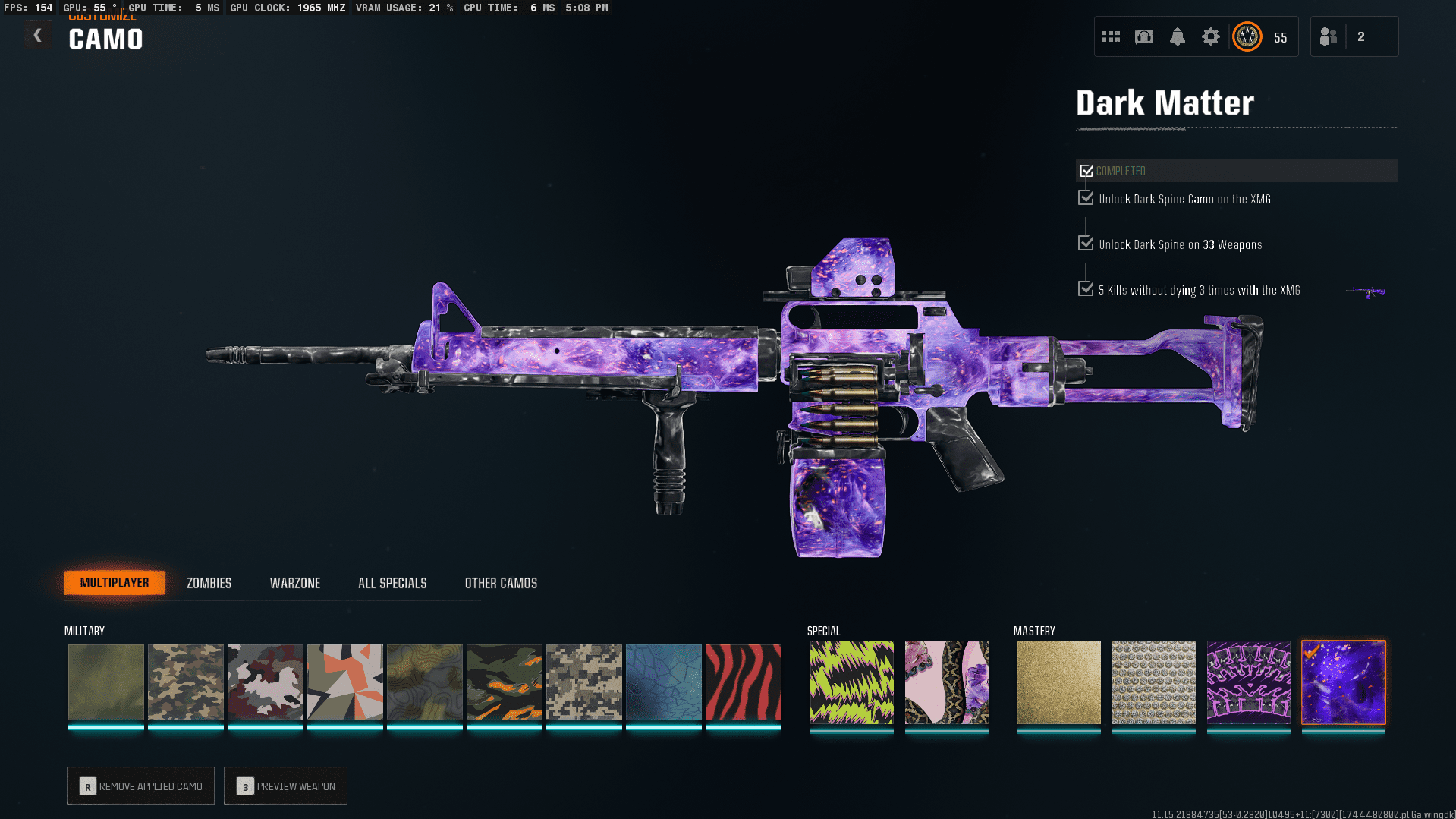The width and height of the screenshot is (1456, 819).
Task: Select the yellow-green zigzag special camo
Action: [851, 682]
